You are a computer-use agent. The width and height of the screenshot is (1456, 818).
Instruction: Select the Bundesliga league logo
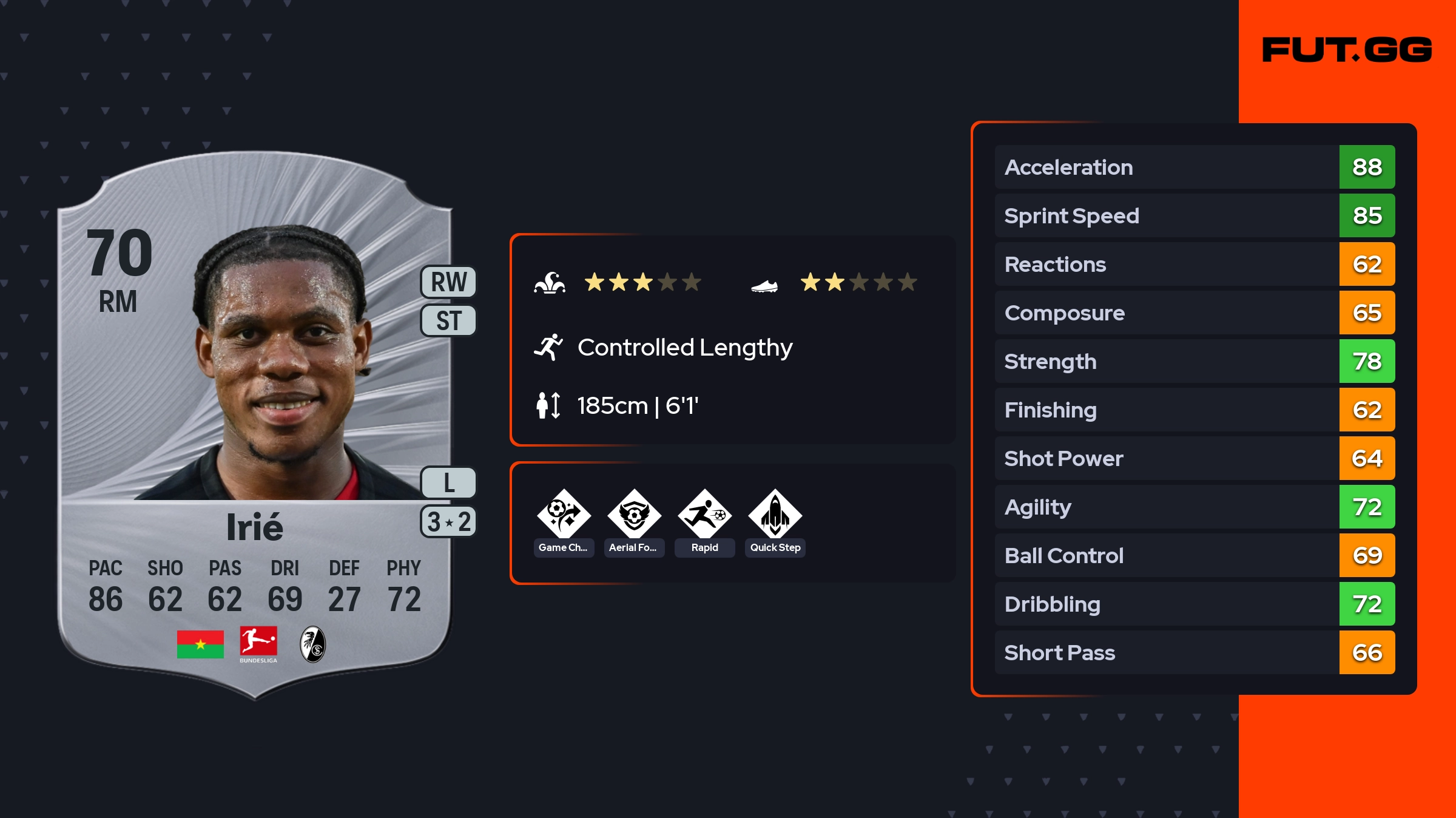pyautogui.click(x=258, y=644)
